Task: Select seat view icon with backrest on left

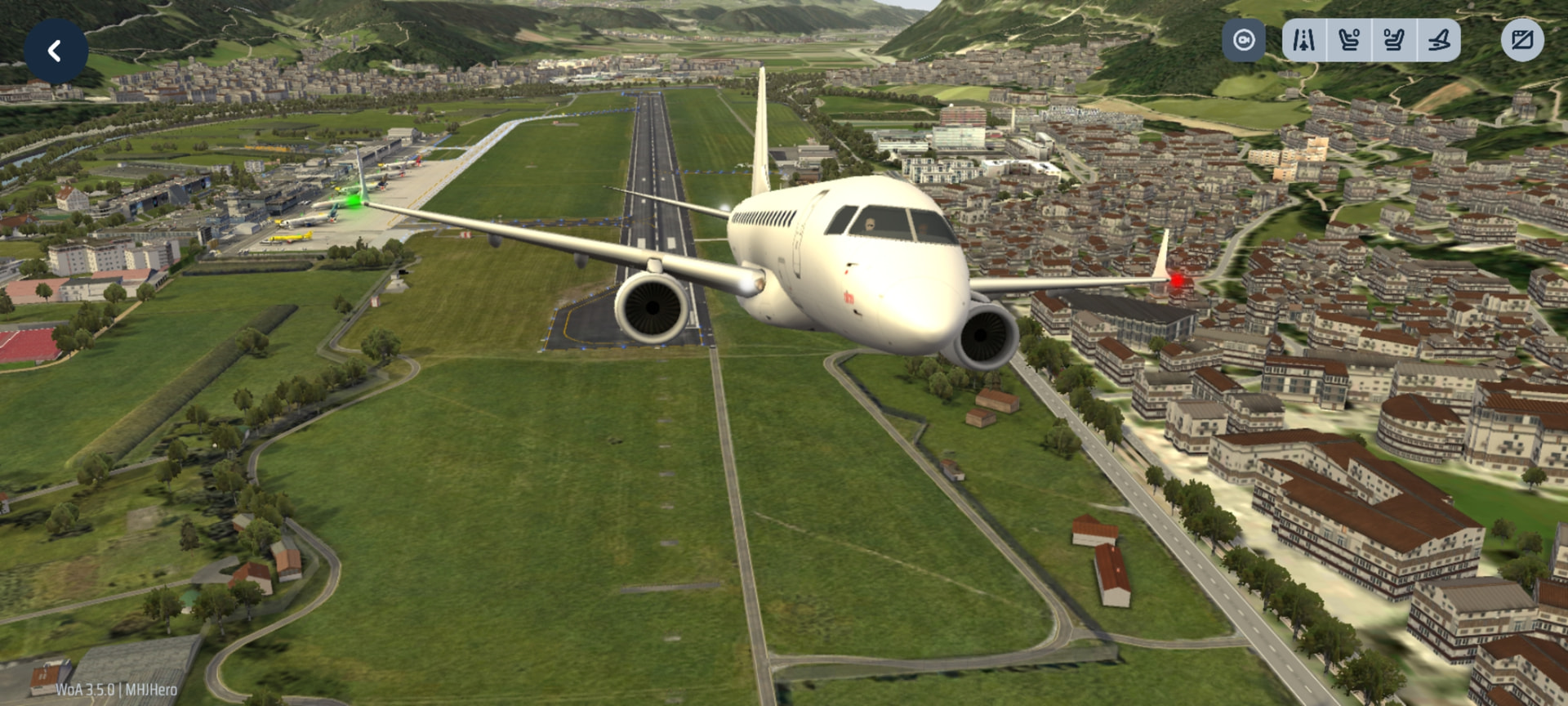Action: click(x=1349, y=40)
